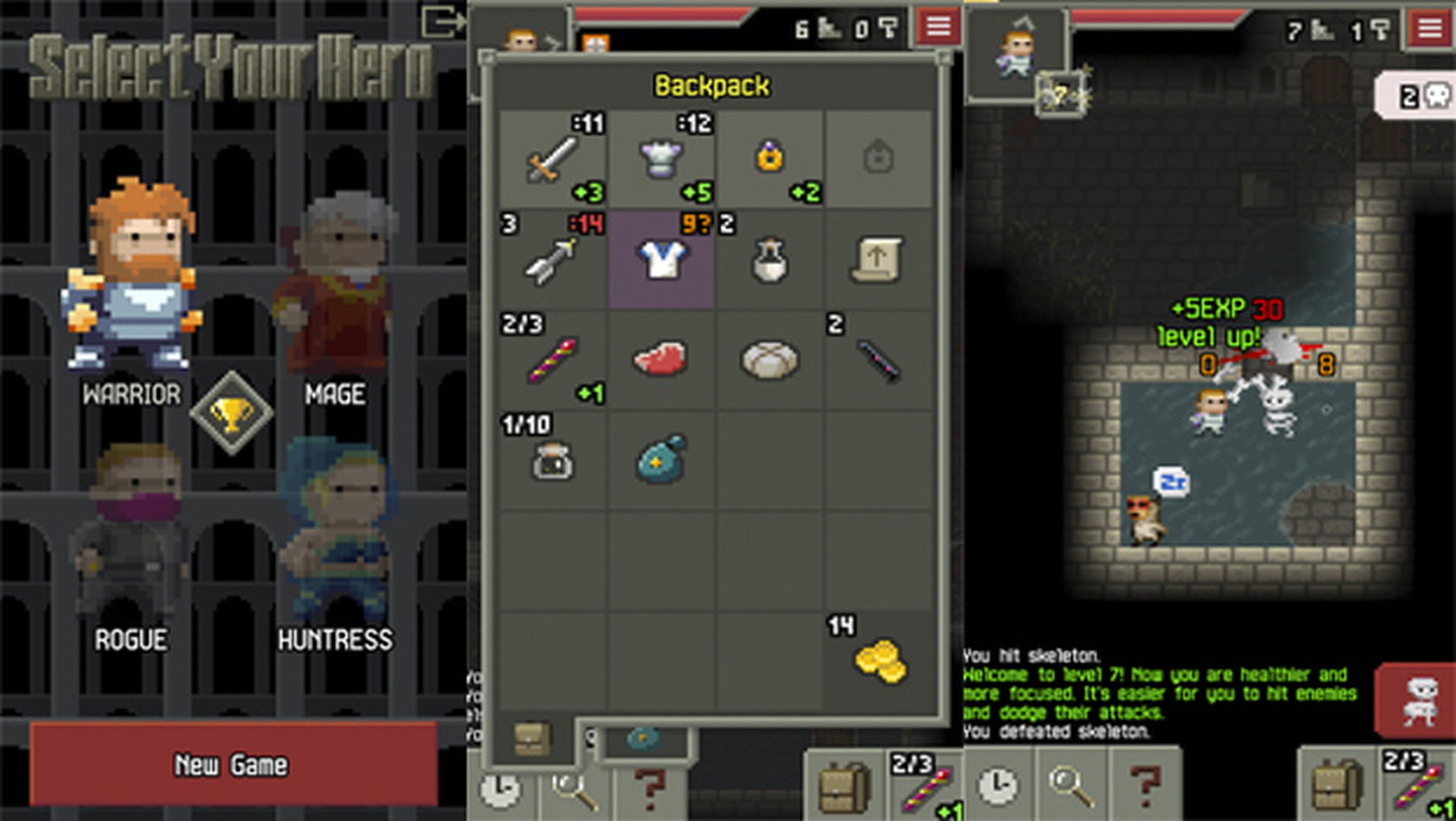Open the gold trophy badge
Viewport: 1456px width, 821px height.
[231, 413]
